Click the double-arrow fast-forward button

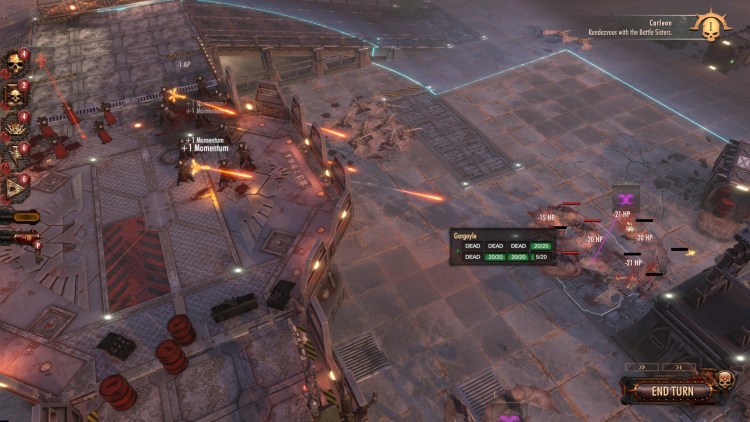pyautogui.click(x=644, y=367)
